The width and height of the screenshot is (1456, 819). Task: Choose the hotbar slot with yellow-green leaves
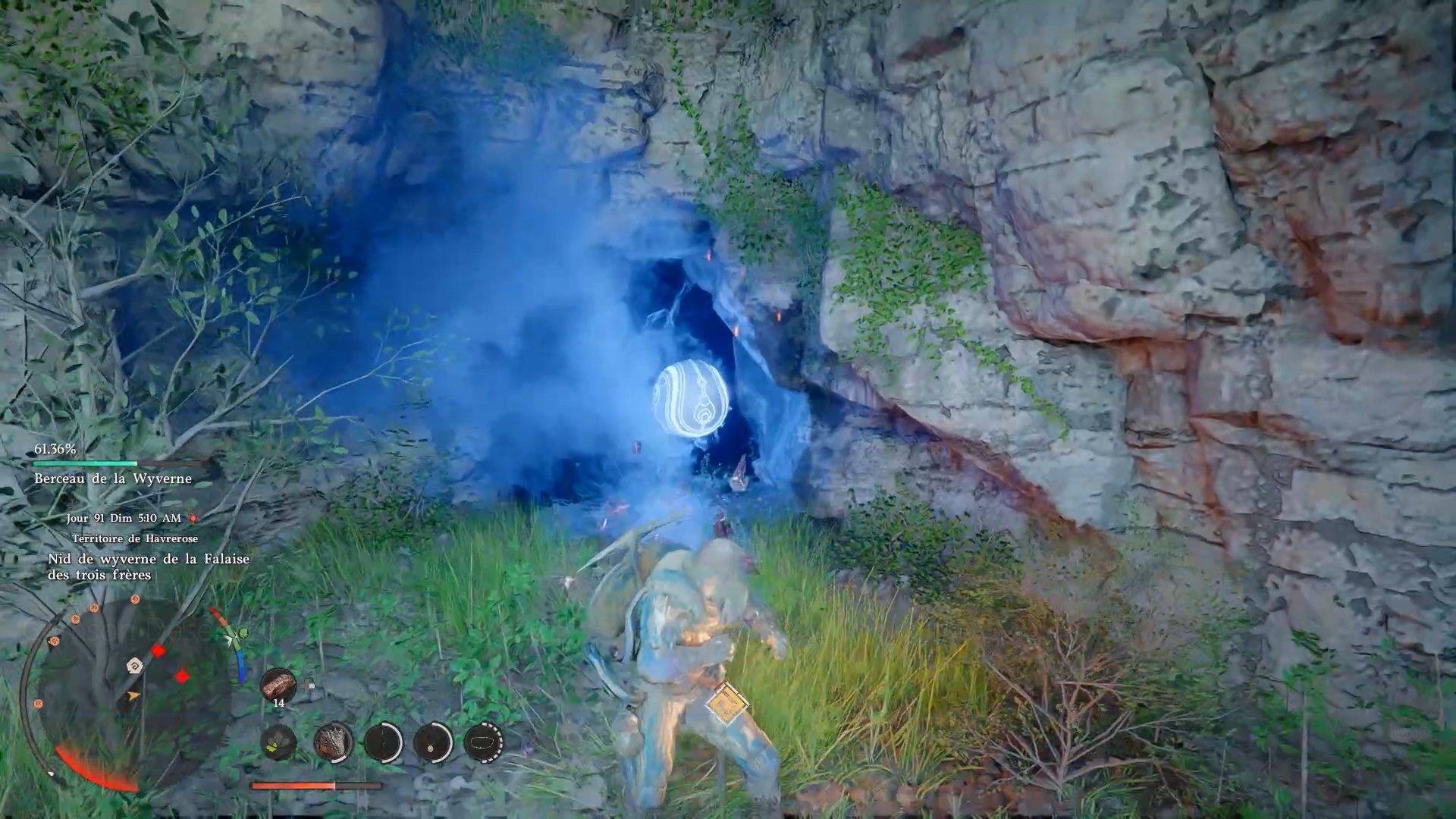click(278, 741)
